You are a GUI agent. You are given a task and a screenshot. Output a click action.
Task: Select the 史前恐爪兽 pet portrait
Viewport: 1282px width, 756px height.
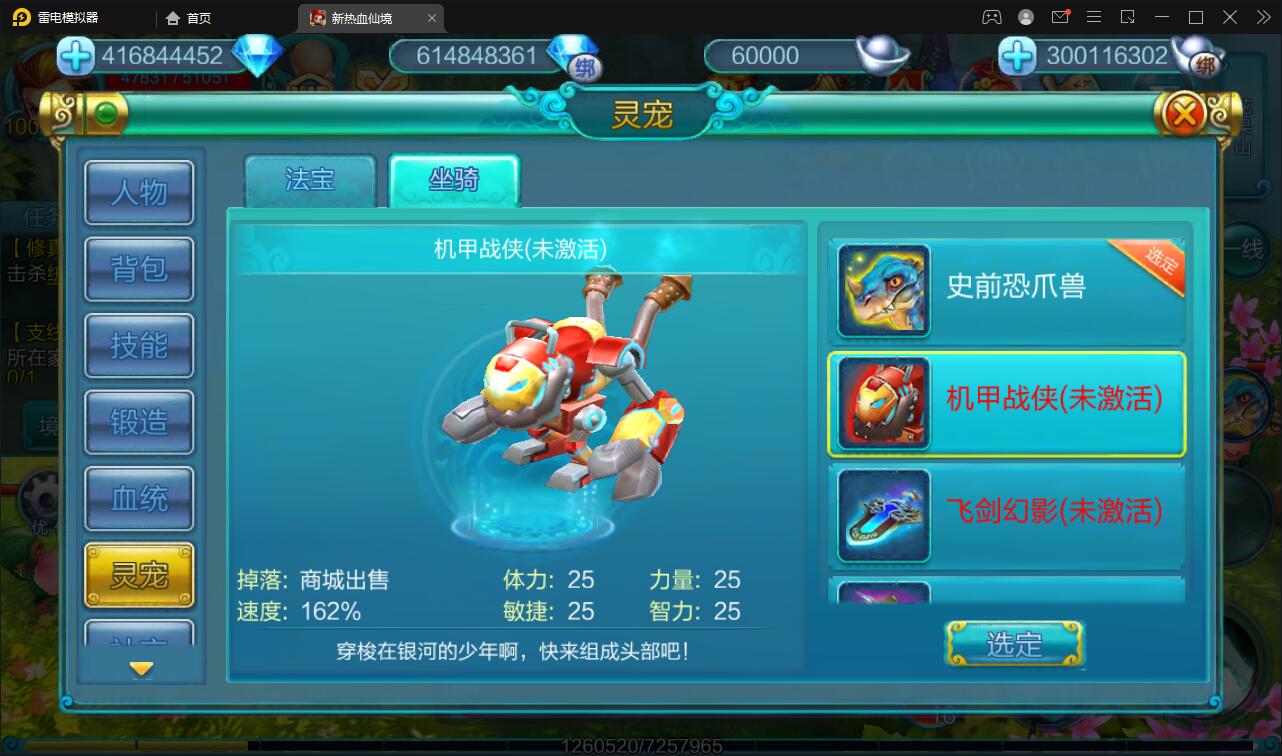click(x=882, y=288)
